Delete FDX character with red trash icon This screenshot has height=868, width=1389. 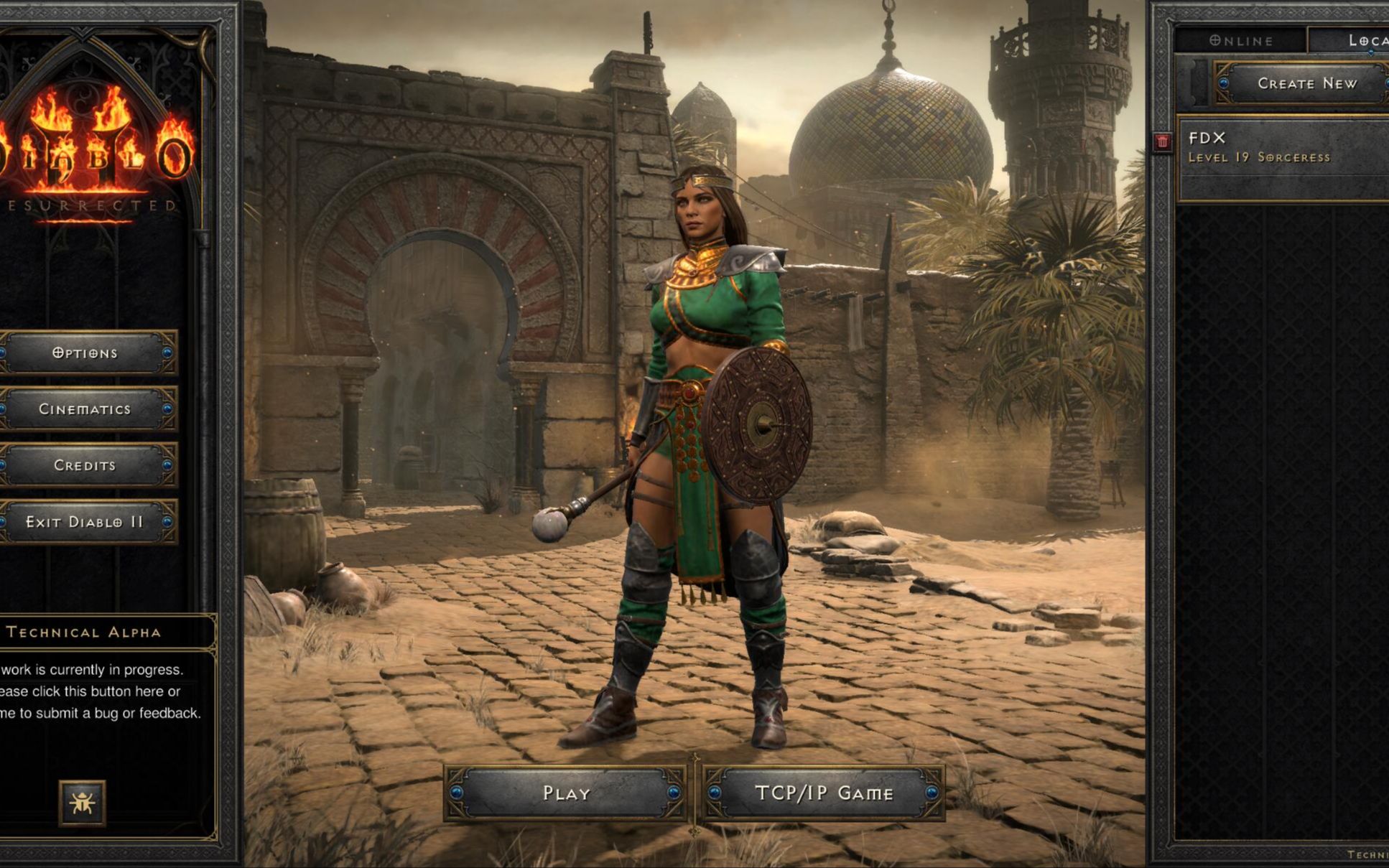(x=1162, y=141)
